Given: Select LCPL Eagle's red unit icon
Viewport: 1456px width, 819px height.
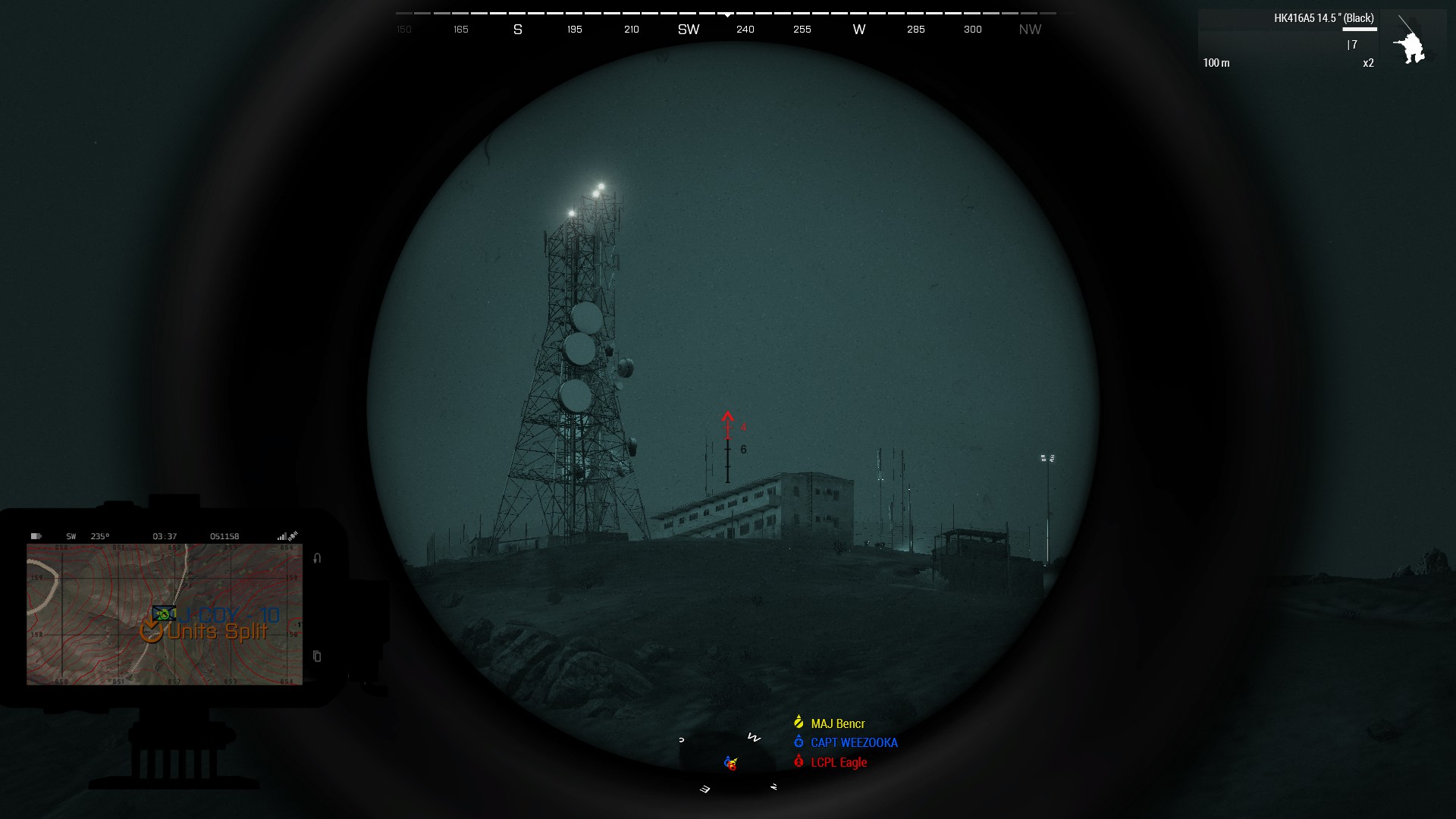Looking at the screenshot, I should (x=798, y=763).
